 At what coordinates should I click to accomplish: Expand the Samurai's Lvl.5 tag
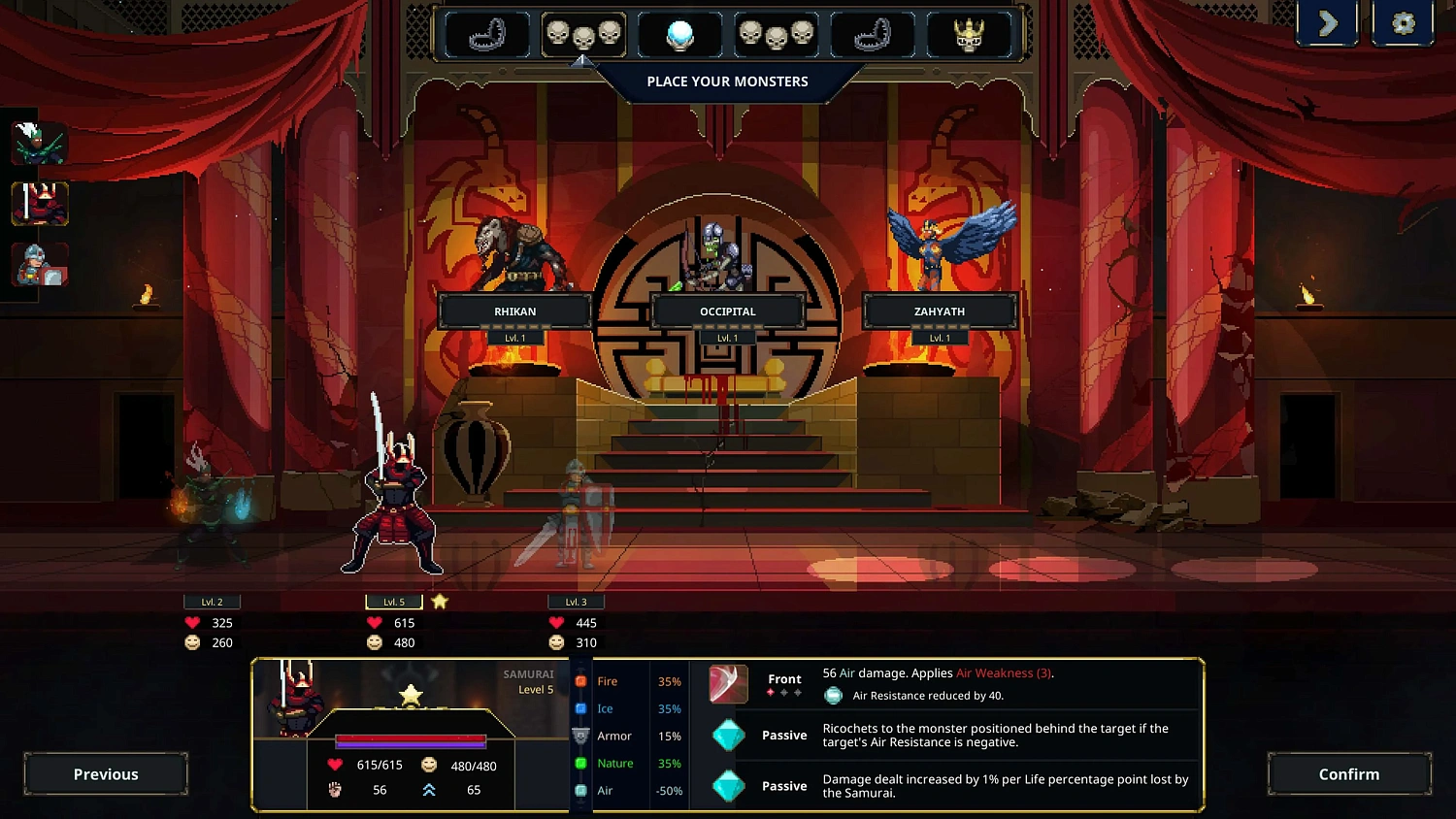[x=391, y=601]
